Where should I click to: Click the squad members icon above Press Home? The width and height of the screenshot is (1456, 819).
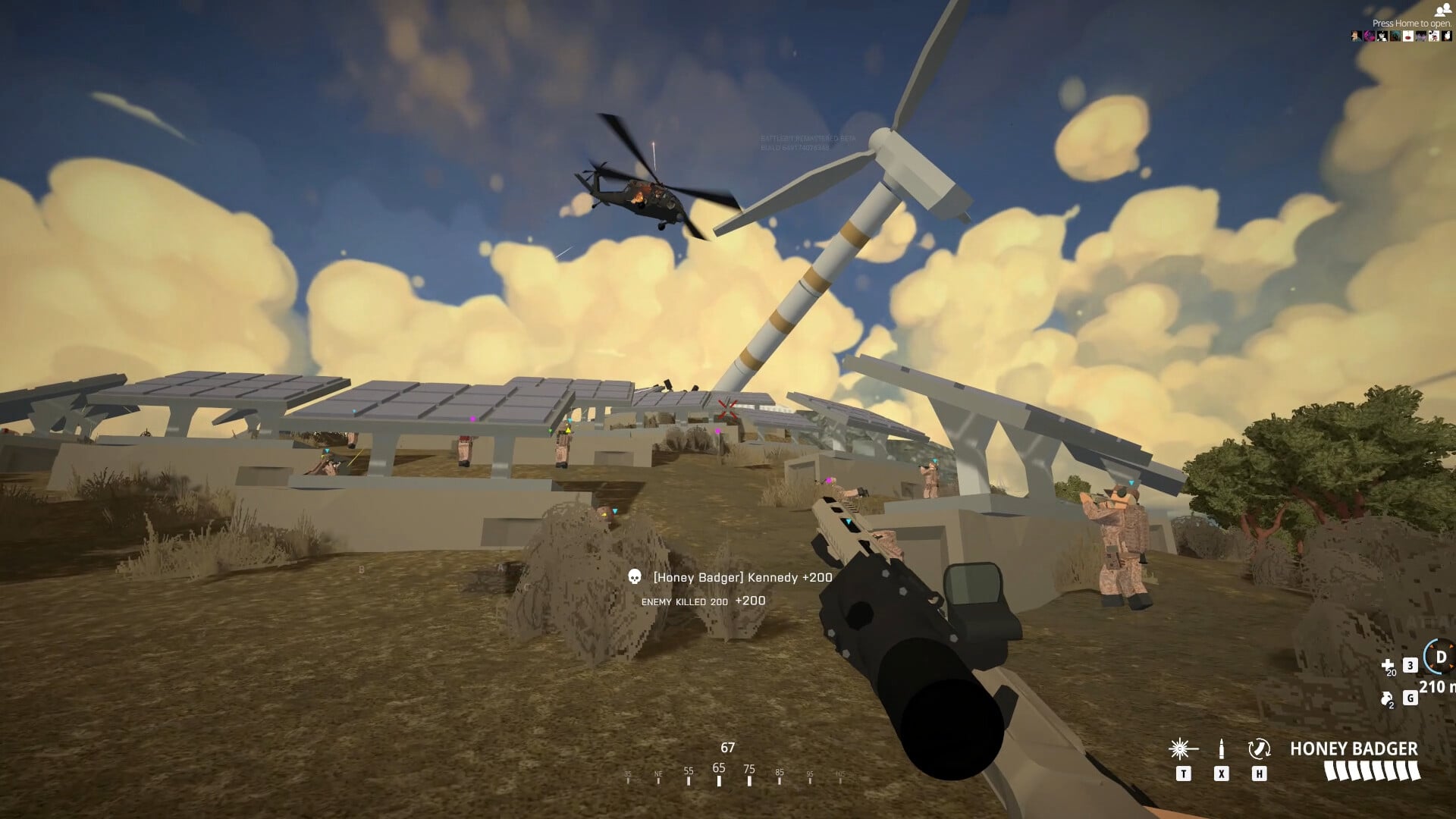click(1443, 11)
